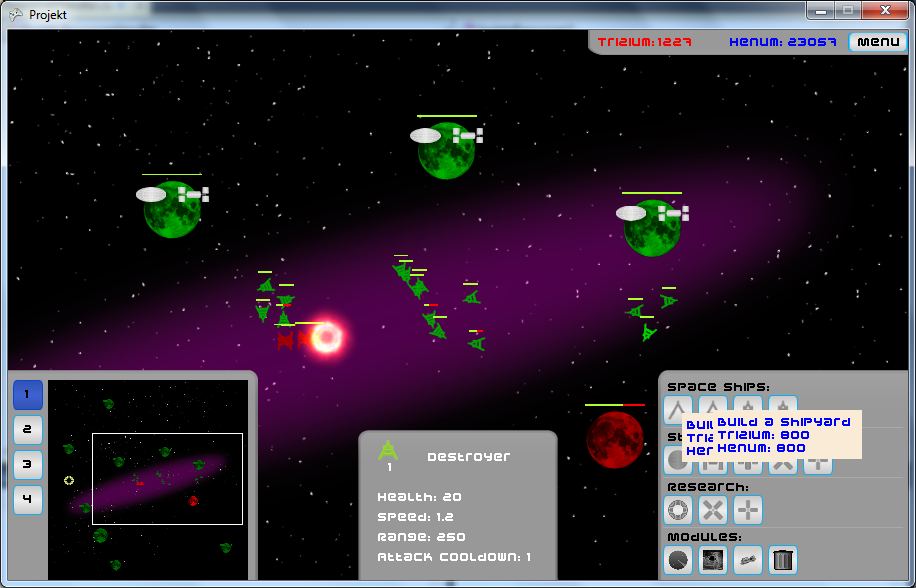
Task: Select group button 1
Action: [x=28, y=395]
